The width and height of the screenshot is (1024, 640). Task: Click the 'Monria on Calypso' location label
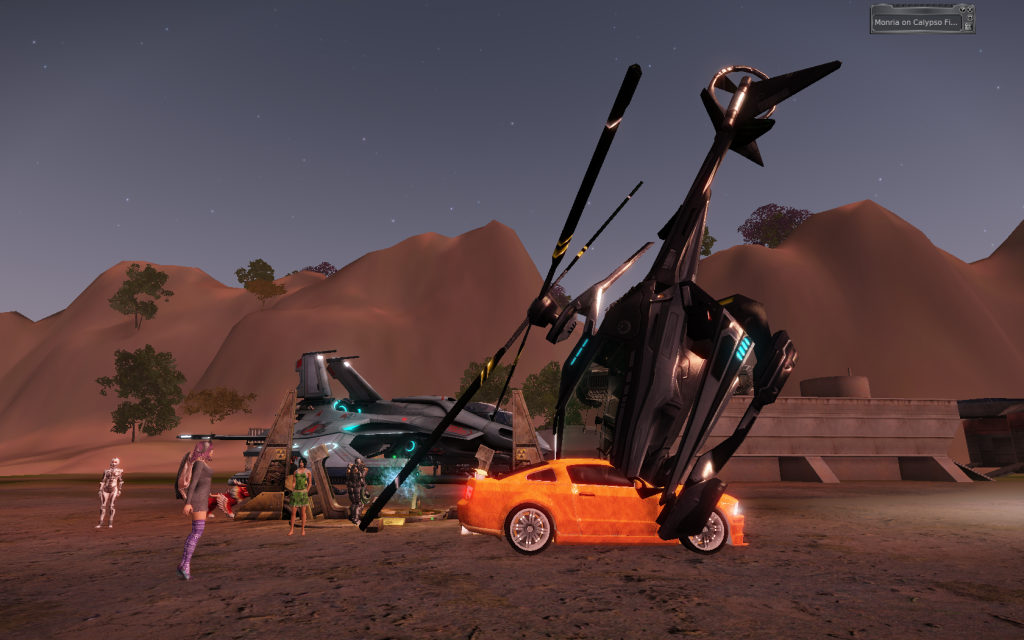point(916,22)
